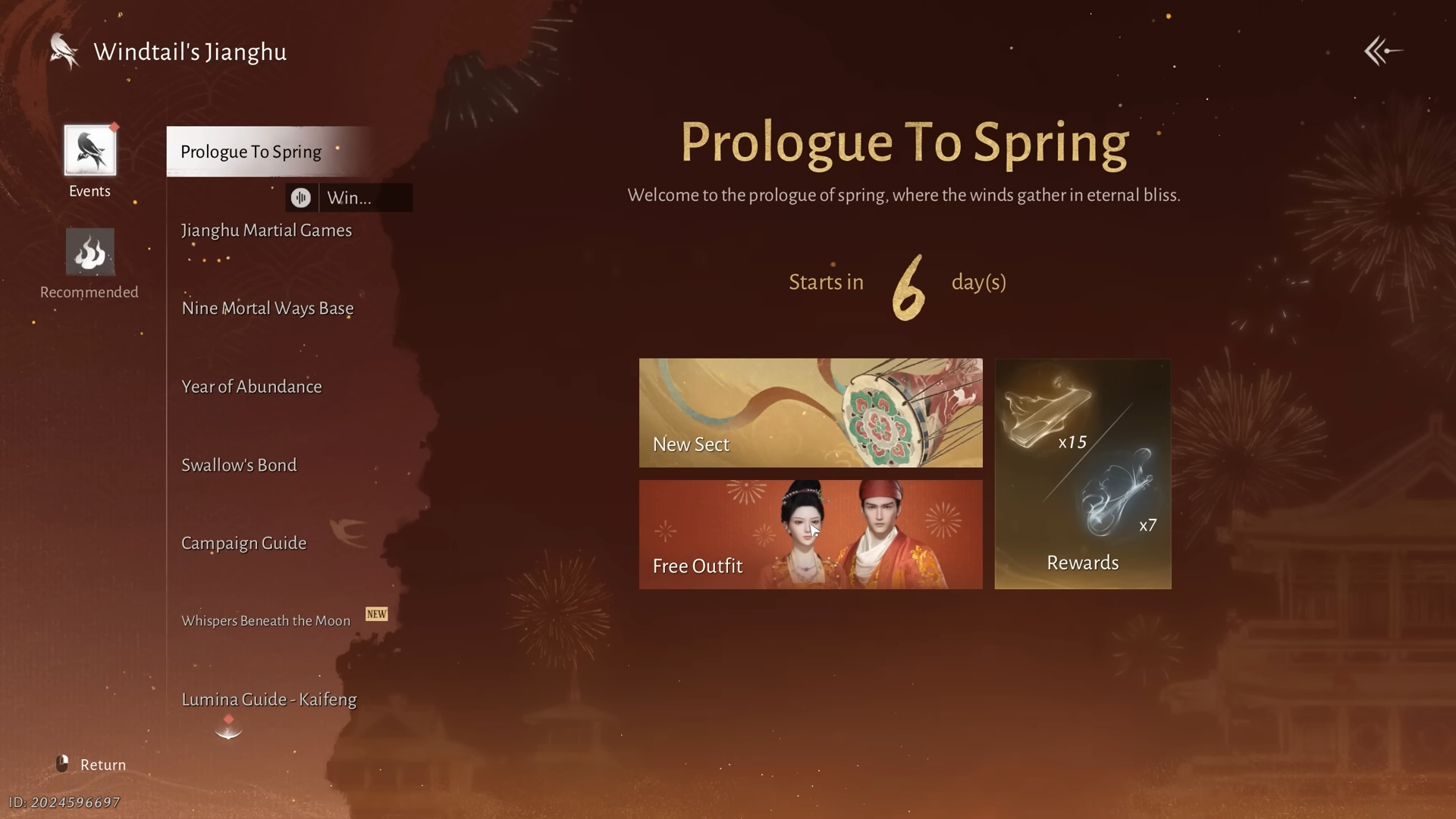Click the mouse icon next to Return

64,764
